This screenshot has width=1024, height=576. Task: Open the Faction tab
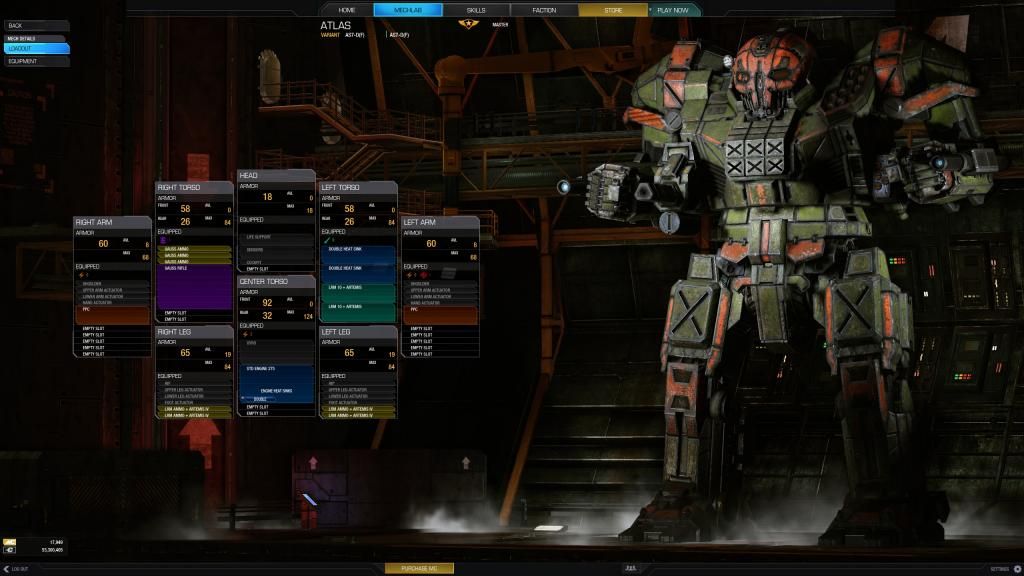click(544, 10)
